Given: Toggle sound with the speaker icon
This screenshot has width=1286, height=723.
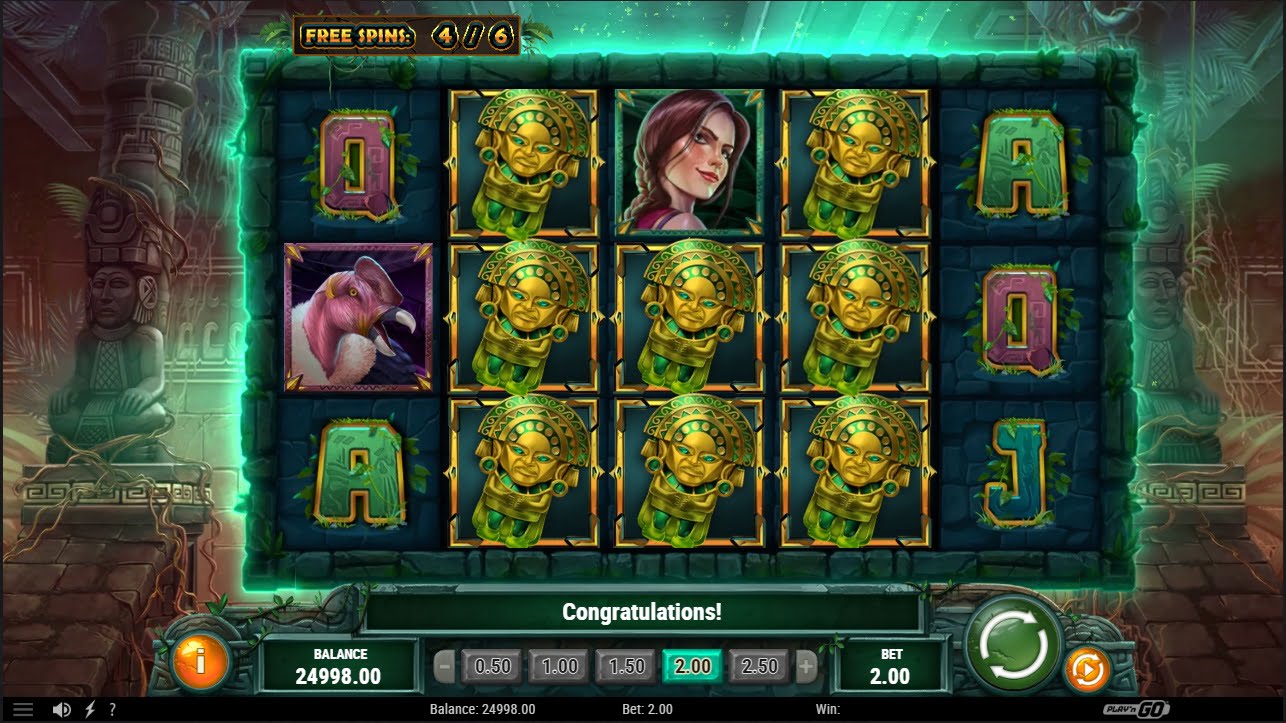Looking at the screenshot, I should 61,709.
